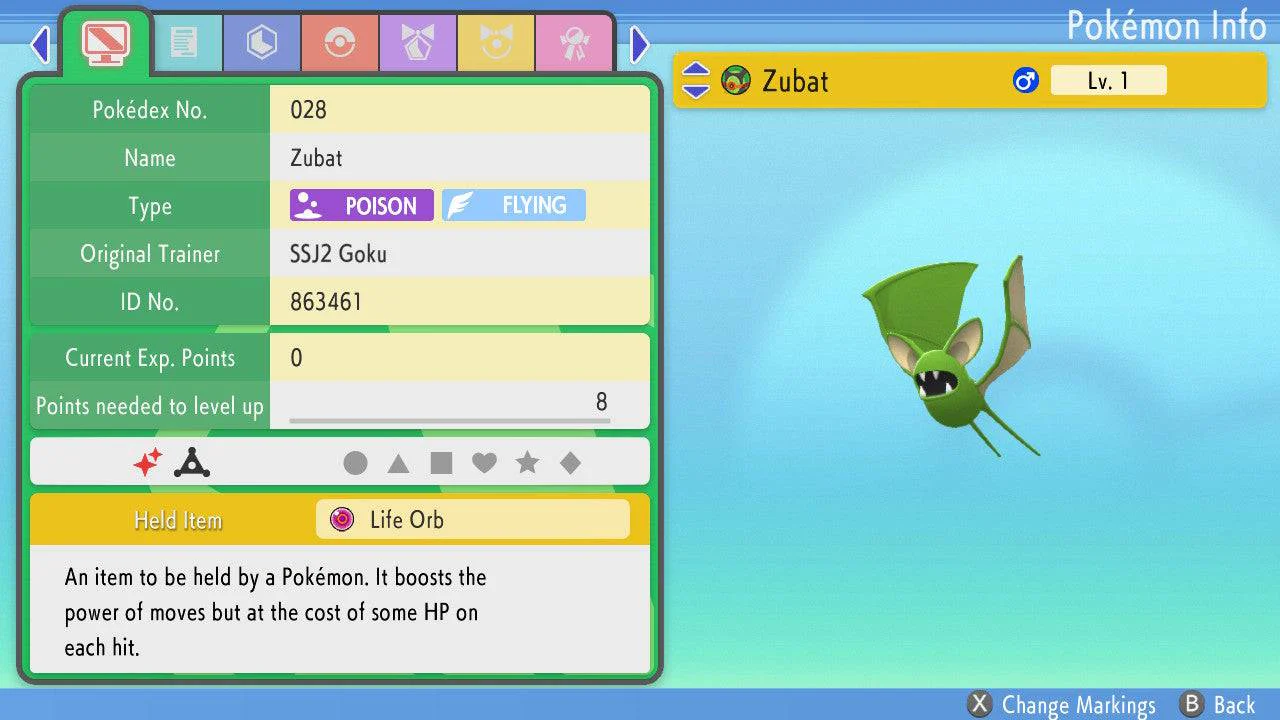Screen dimensions: 1280x720
Task: Toggle the star marking
Action: pyautogui.click(x=527, y=463)
